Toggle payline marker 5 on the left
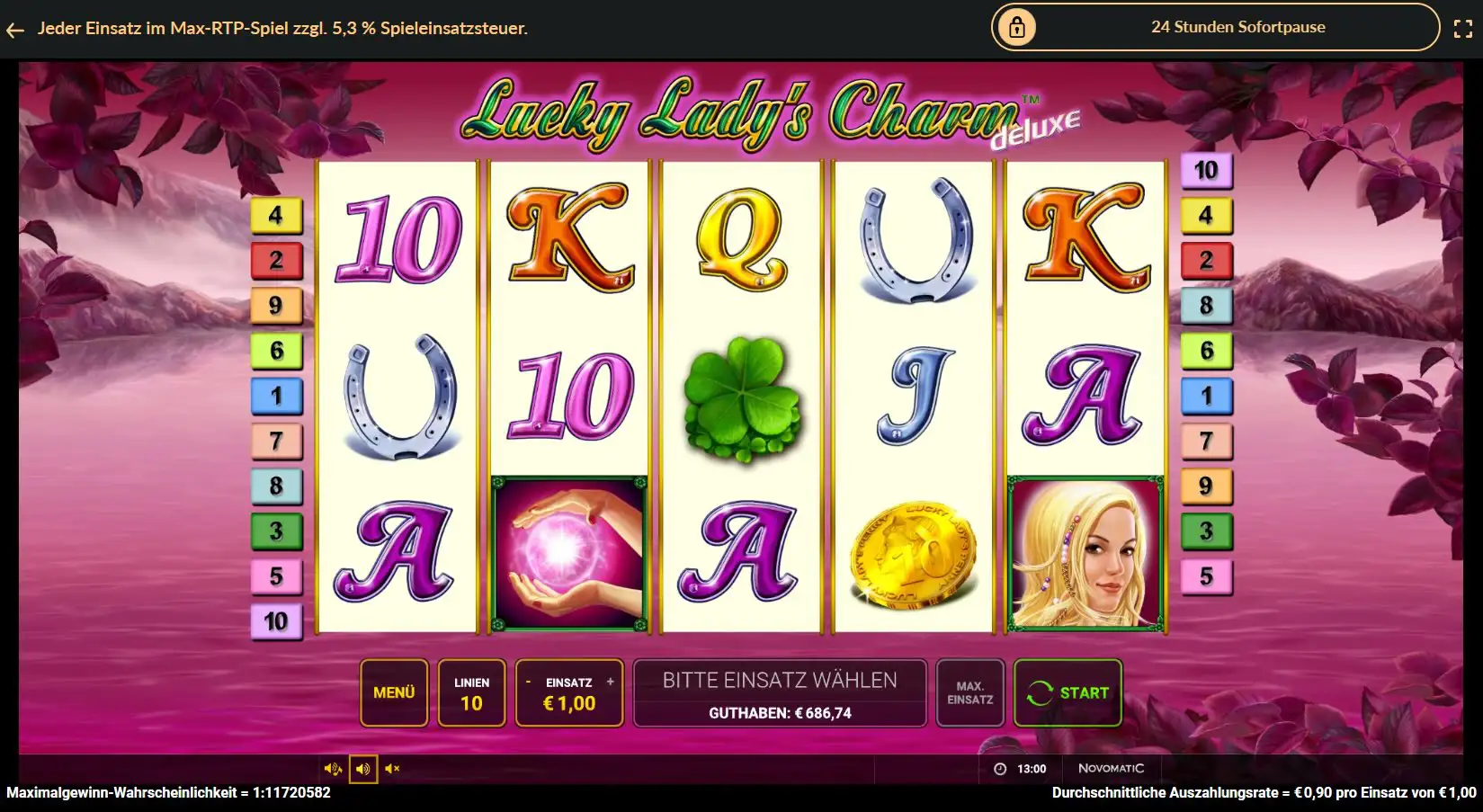Viewport: 1483px width, 812px height. (276, 578)
